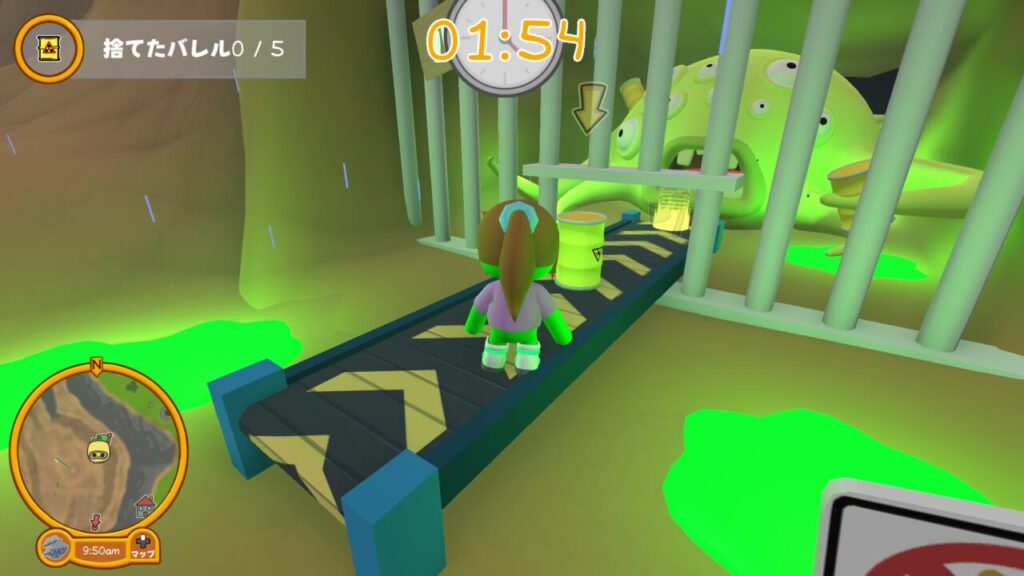Select the house marker on the minimap
This screenshot has width=1024, height=576.
tap(145, 501)
